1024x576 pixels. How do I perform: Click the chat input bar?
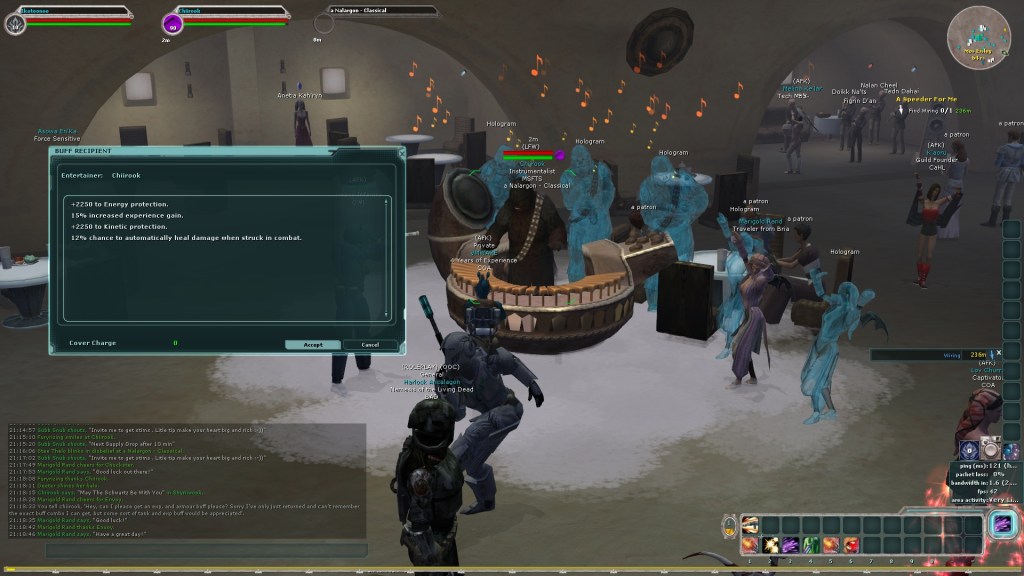pyautogui.click(x=180, y=551)
